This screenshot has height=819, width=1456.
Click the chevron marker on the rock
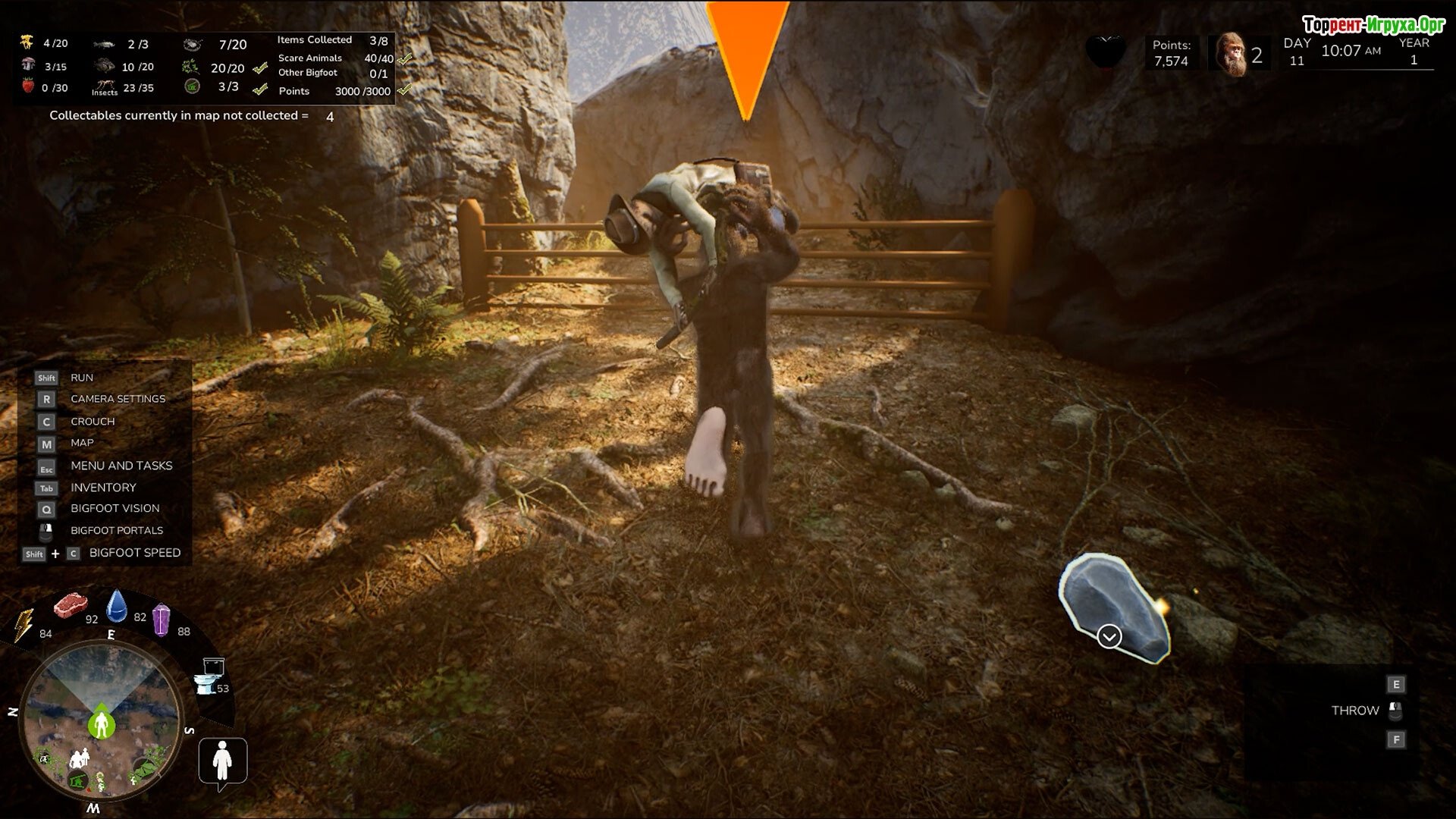1109,636
